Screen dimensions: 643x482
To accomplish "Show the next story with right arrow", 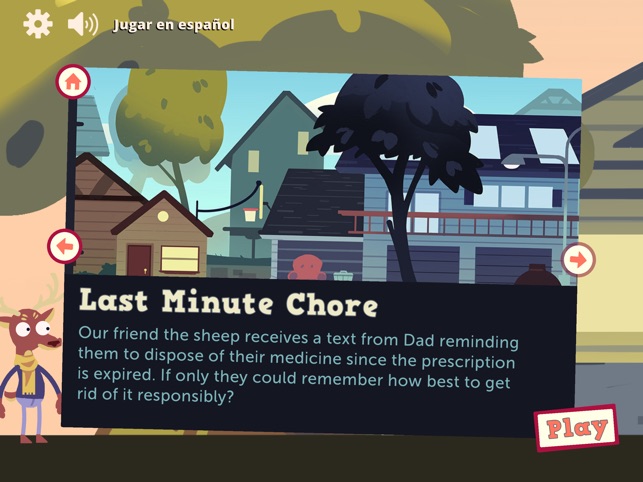I will (578, 260).
